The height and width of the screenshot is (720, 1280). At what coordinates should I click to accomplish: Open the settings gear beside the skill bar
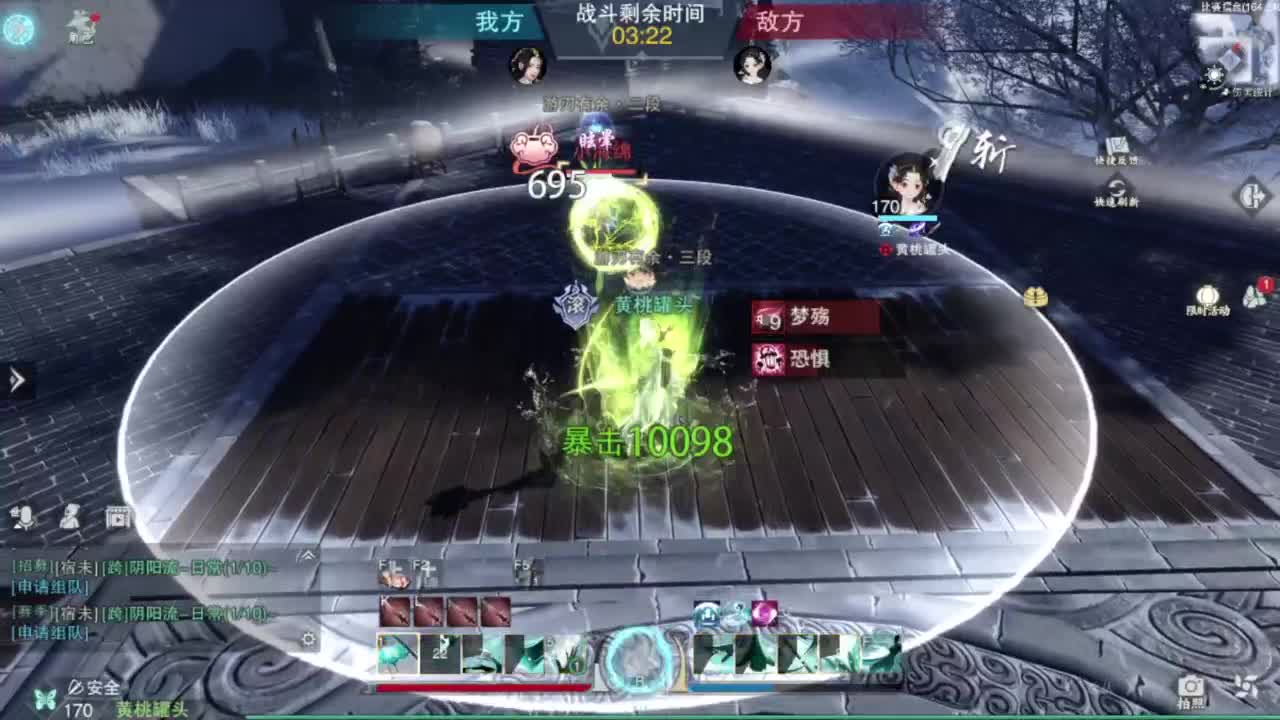308,638
